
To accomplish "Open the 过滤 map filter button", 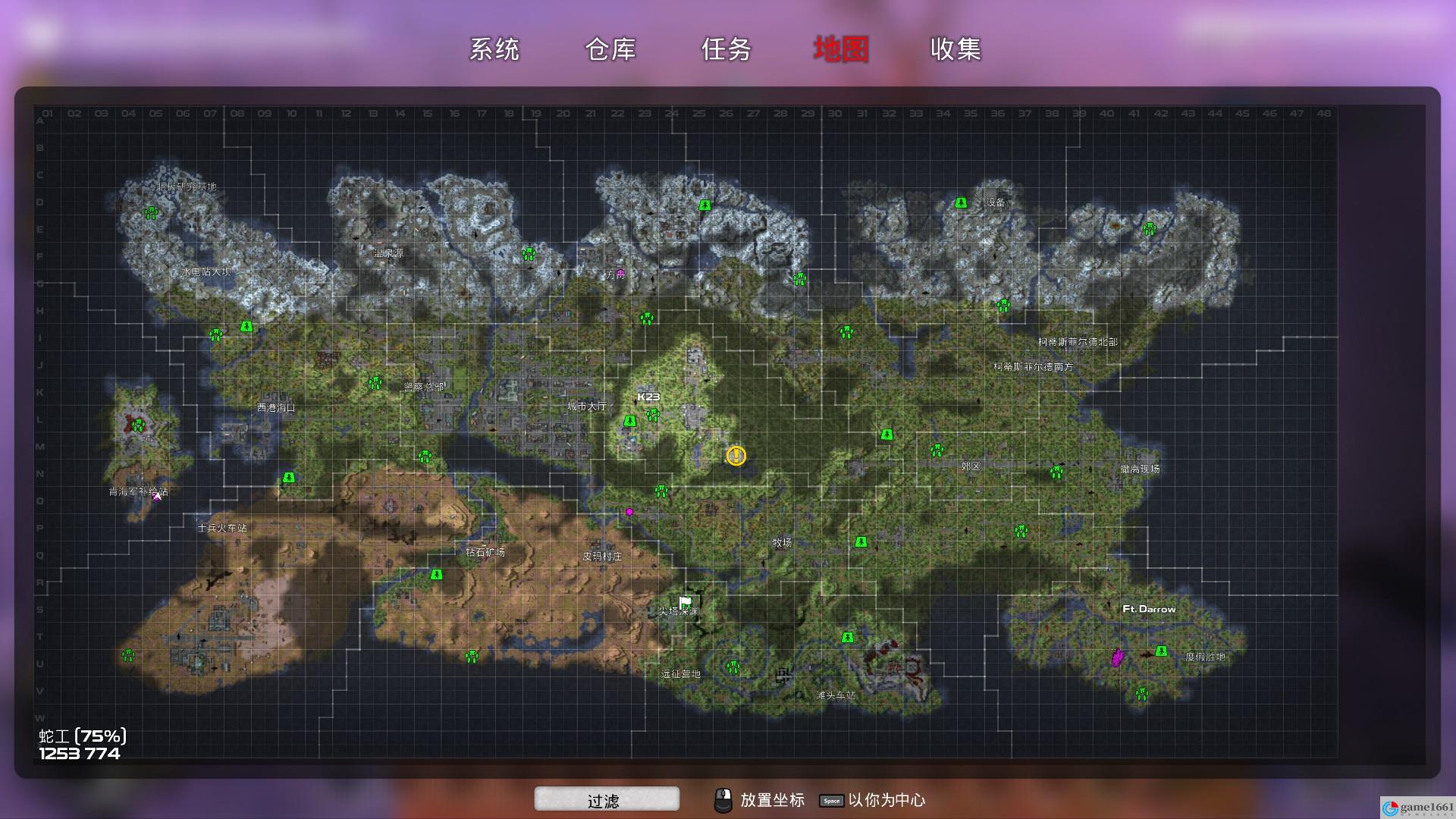I will 606,799.
